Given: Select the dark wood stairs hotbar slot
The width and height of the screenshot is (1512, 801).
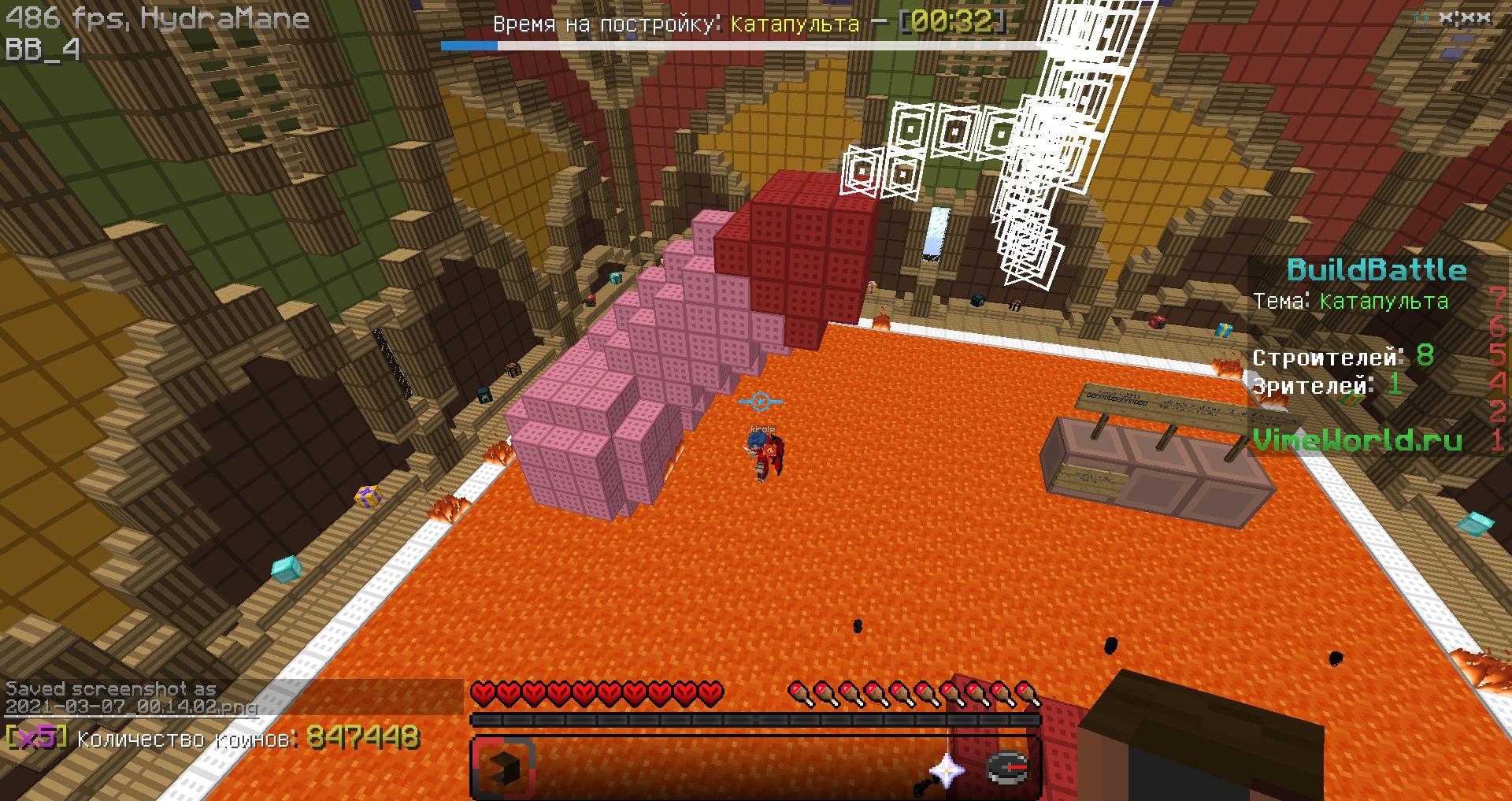Looking at the screenshot, I should point(504,768).
